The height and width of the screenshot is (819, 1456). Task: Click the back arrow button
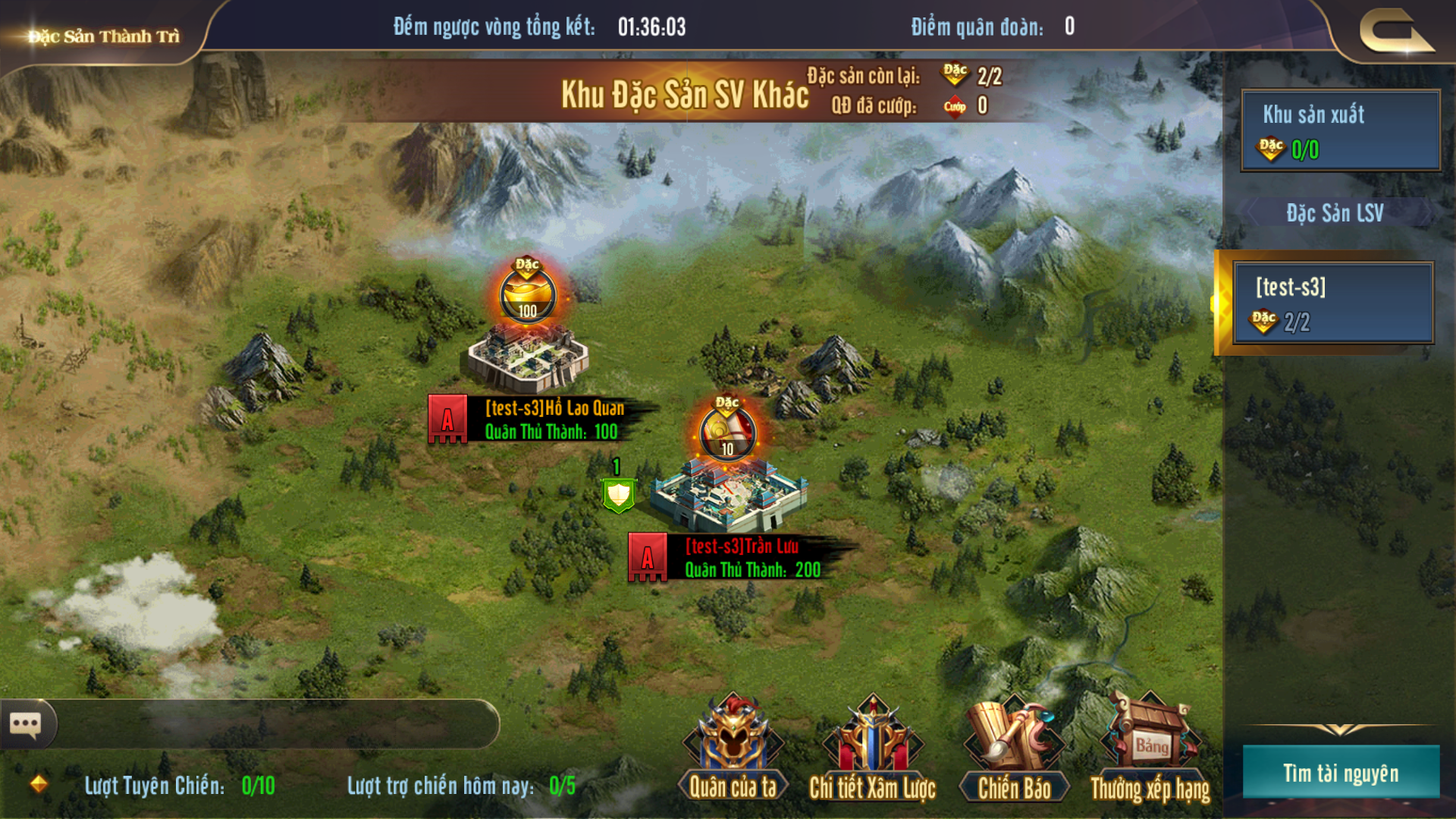coord(1395,32)
